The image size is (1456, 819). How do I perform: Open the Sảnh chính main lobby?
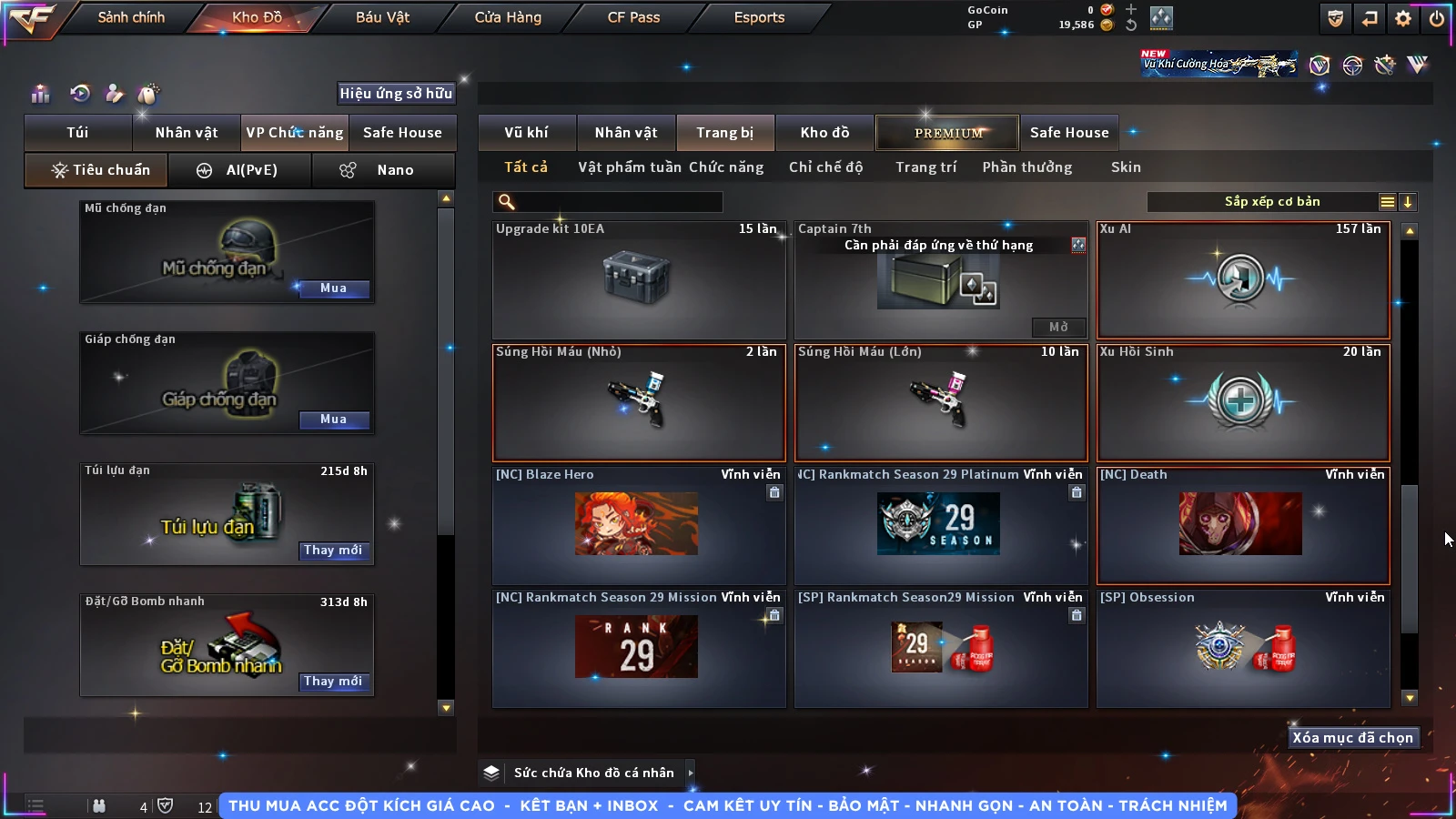point(131,17)
